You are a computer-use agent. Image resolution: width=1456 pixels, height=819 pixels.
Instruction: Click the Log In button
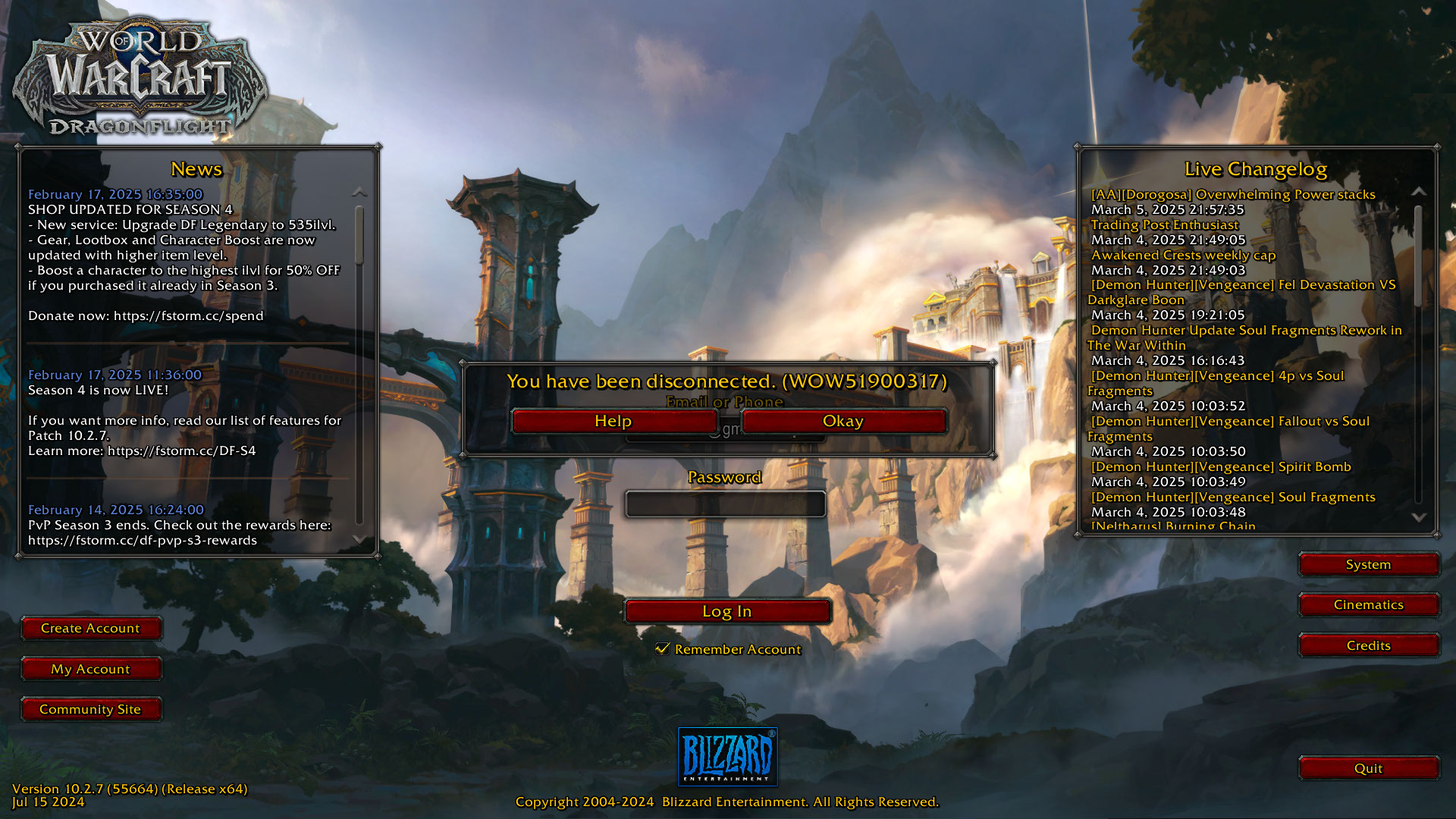pos(726,611)
